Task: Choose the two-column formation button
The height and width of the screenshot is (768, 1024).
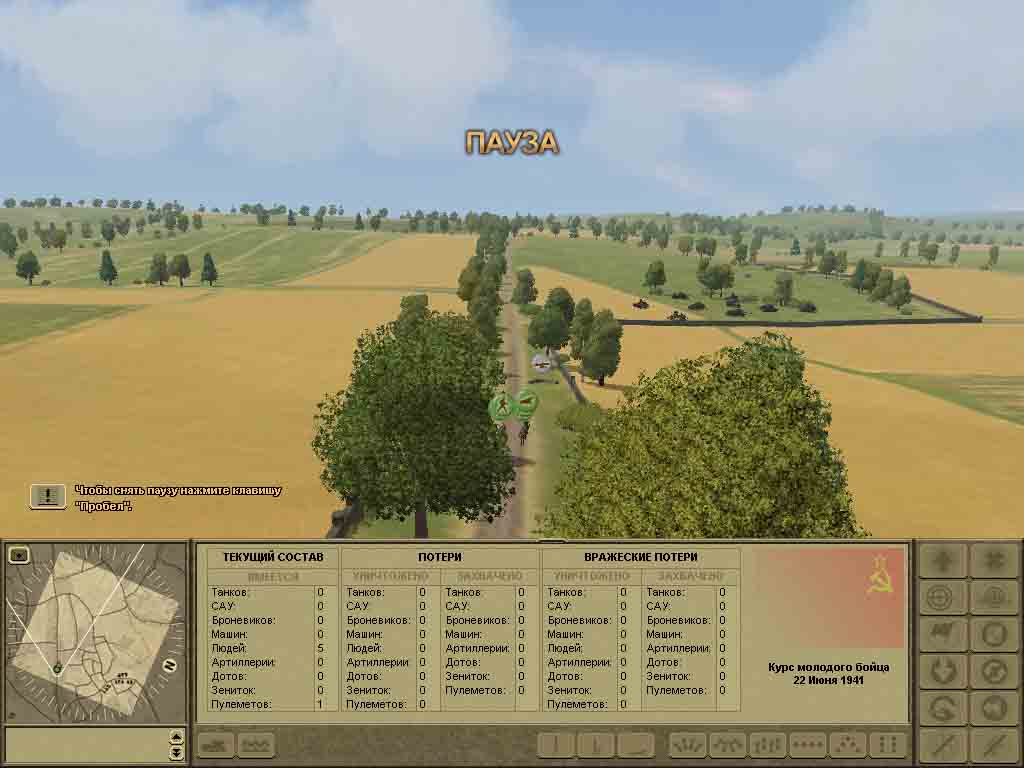Action: [x=887, y=745]
